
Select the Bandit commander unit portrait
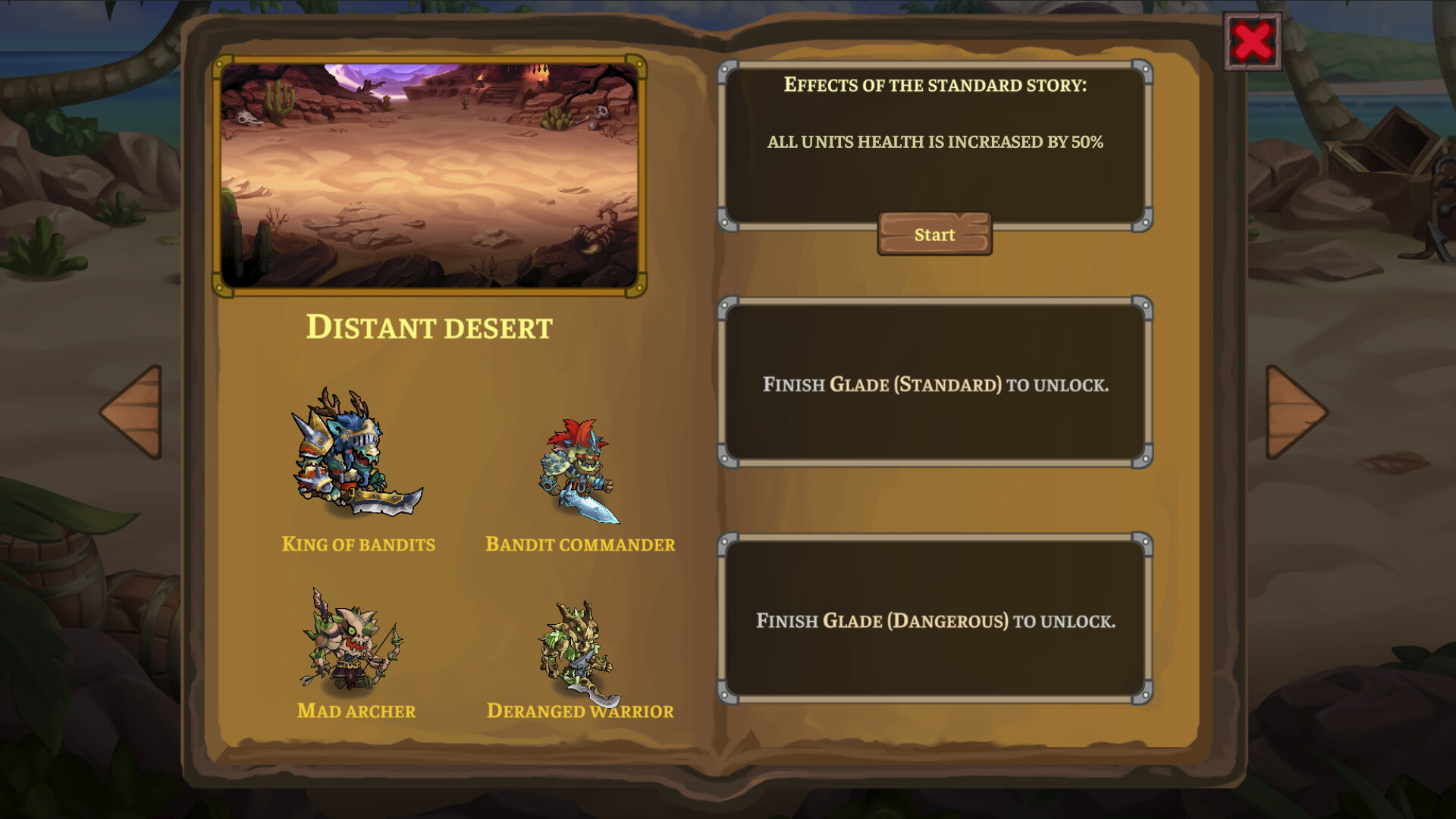(580, 470)
